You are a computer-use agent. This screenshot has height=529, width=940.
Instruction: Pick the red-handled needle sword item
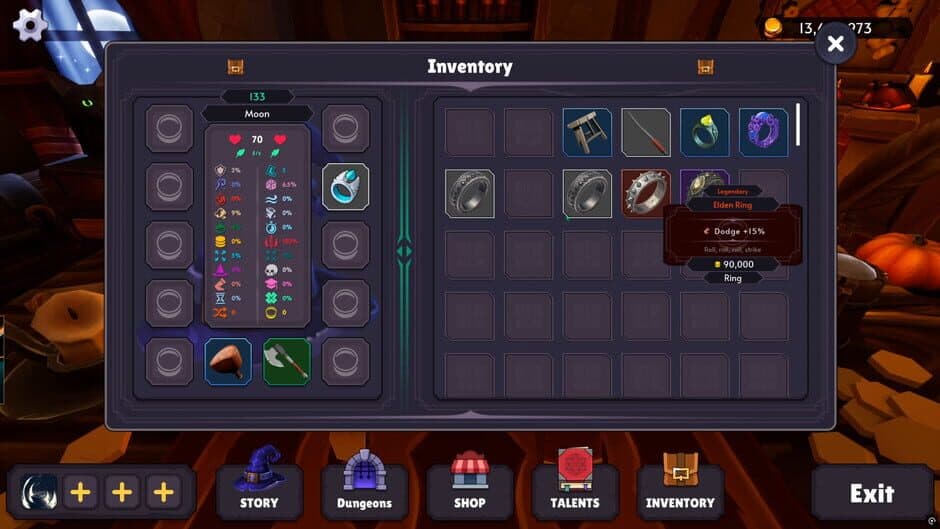pyautogui.click(x=646, y=132)
